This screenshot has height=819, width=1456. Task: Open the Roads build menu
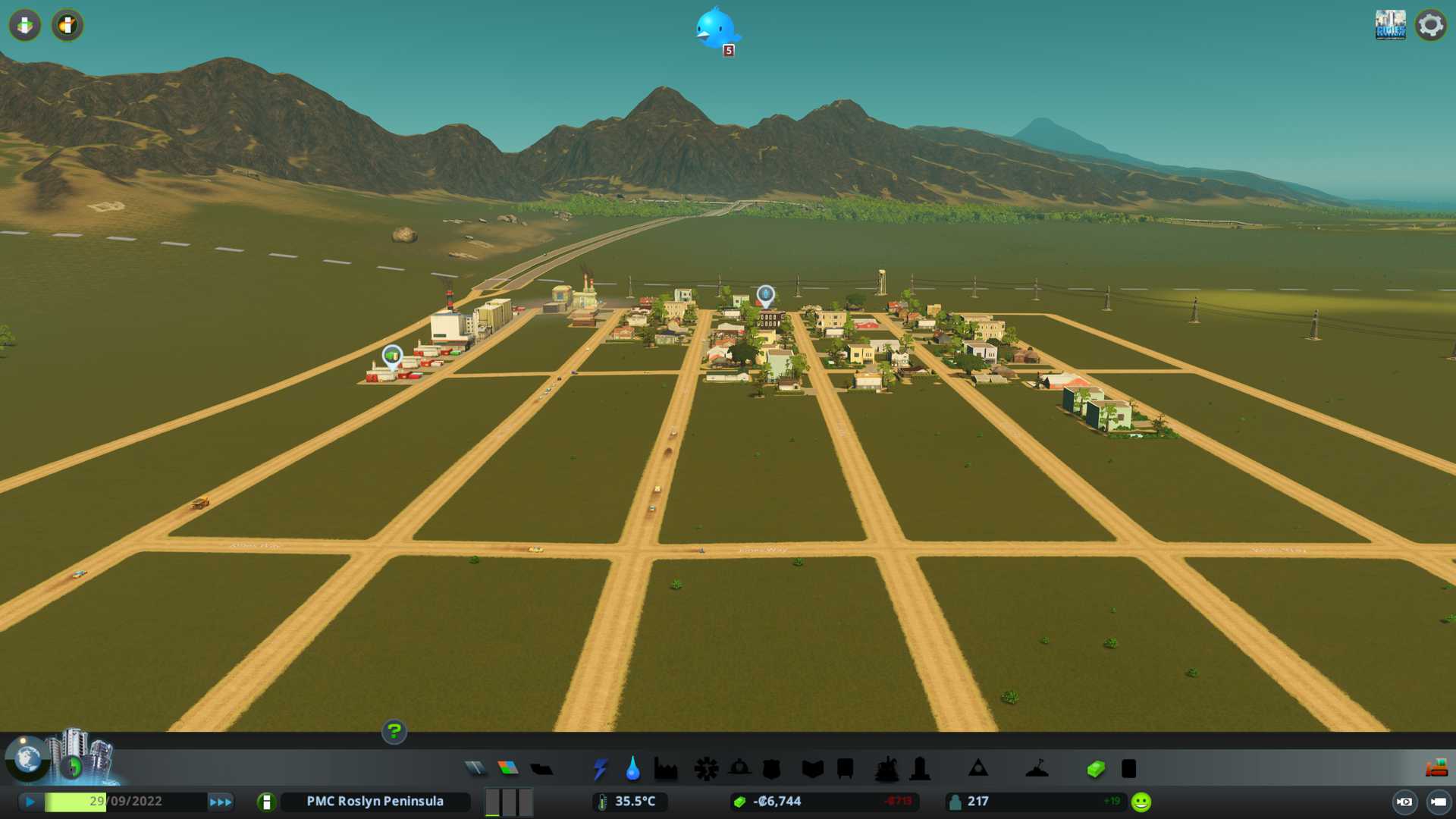pyautogui.click(x=475, y=769)
